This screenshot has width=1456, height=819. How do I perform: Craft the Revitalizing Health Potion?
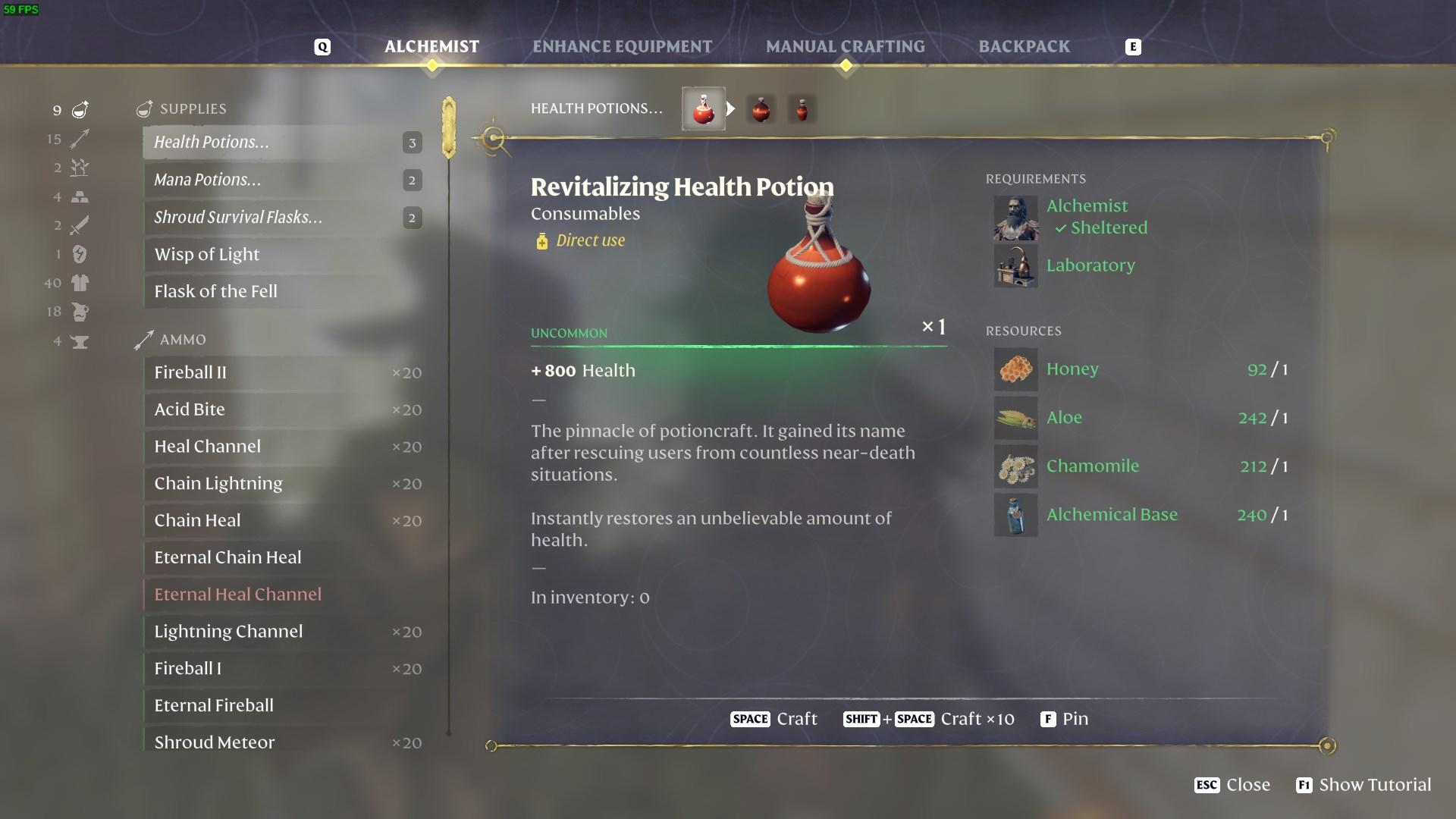(x=774, y=719)
